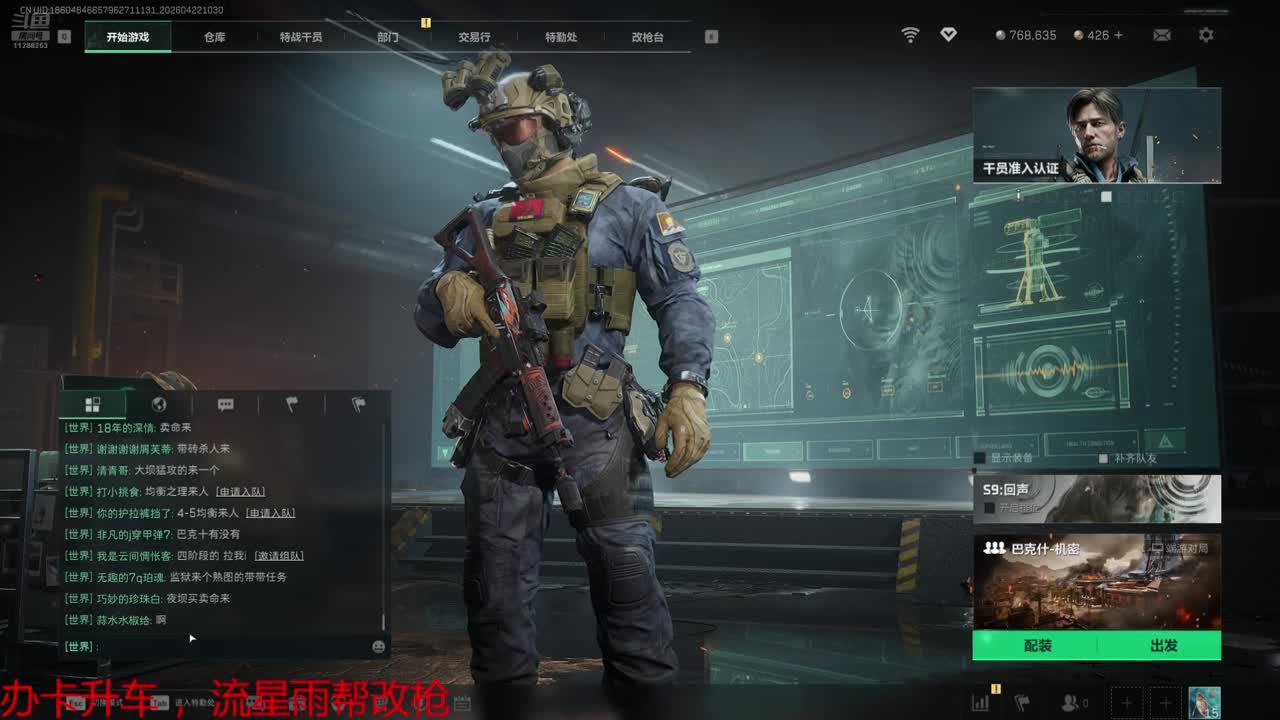The image size is (1280, 720).
Task: Click the world chat input field
Action: [230, 647]
